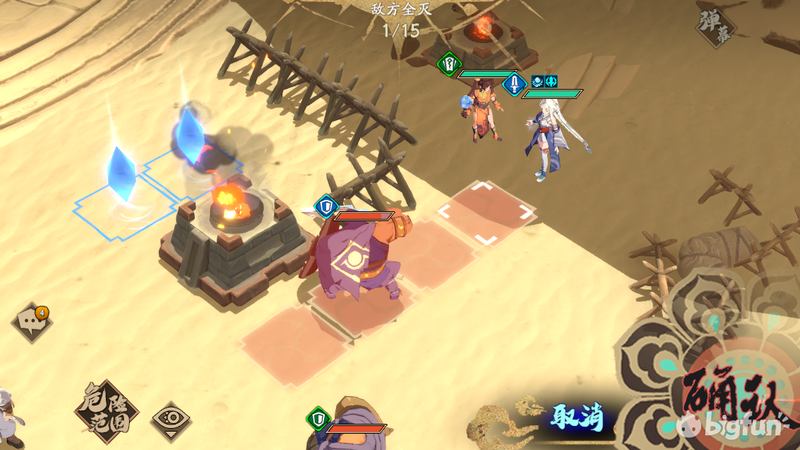
Task: Select the tile marked with white corner brackets
Action: [487, 211]
